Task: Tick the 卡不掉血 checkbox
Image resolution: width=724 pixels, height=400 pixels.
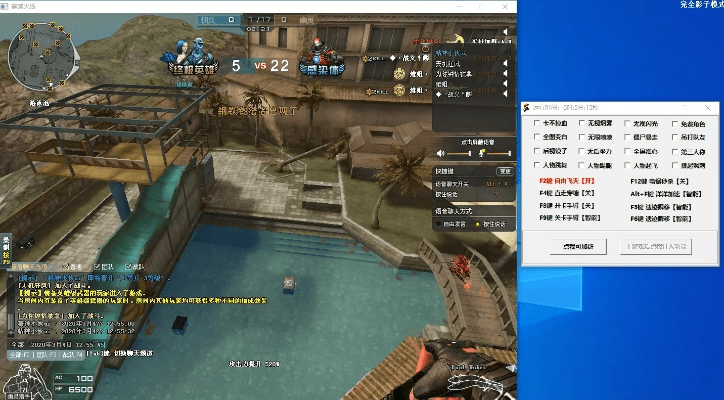Action: [539, 124]
